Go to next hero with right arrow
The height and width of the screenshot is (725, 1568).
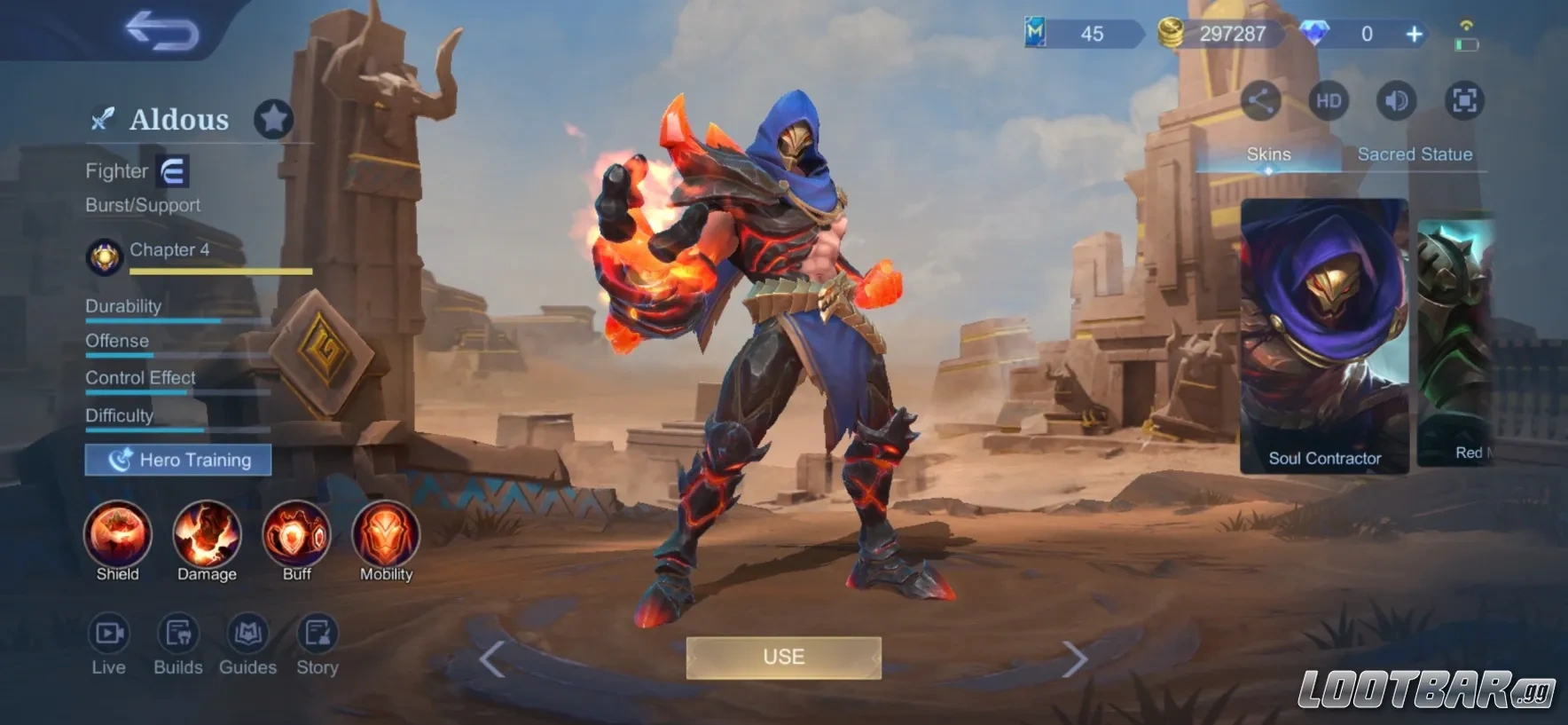click(x=1074, y=659)
